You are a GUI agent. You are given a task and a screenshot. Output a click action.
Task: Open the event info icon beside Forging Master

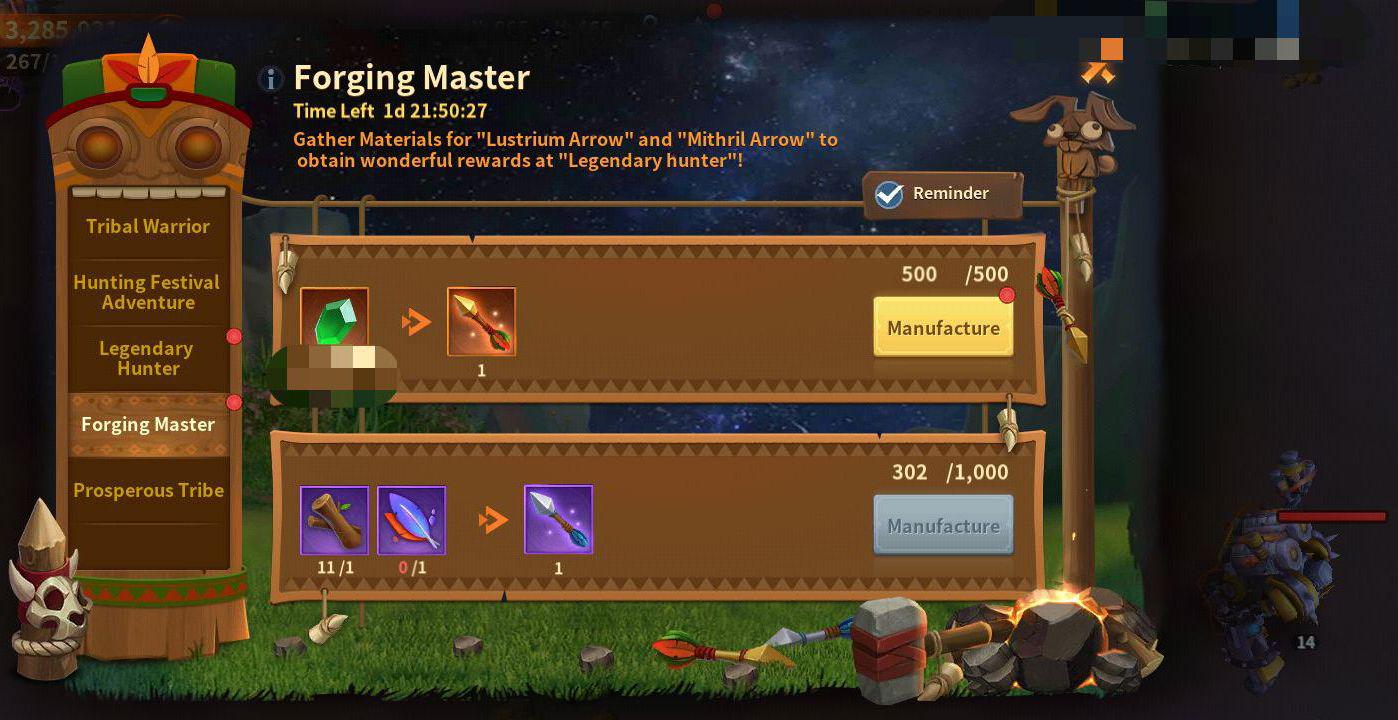[270, 79]
